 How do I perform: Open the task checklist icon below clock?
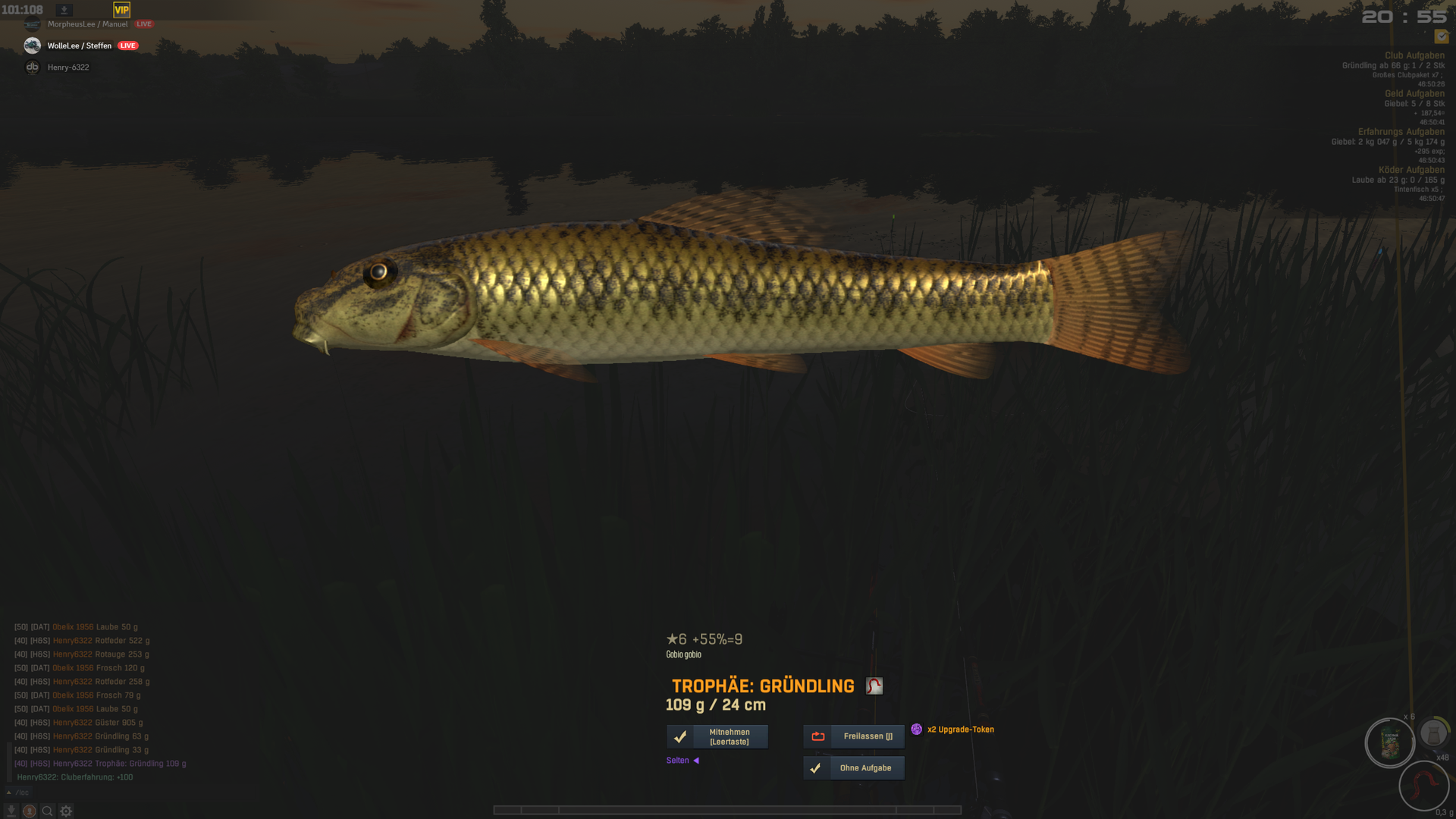coord(1442,36)
